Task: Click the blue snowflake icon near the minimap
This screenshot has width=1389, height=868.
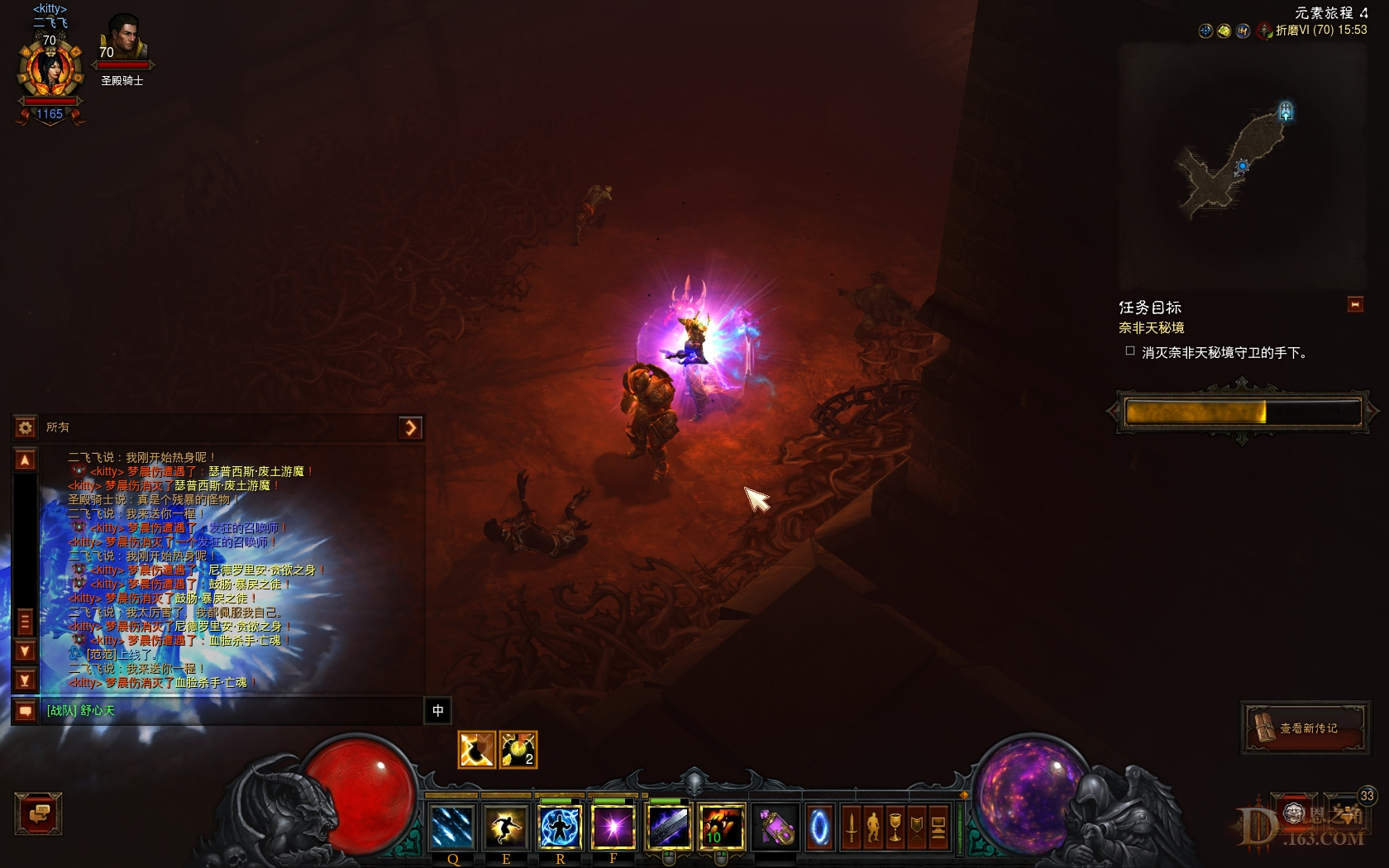Action: (x=1205, y=30)
